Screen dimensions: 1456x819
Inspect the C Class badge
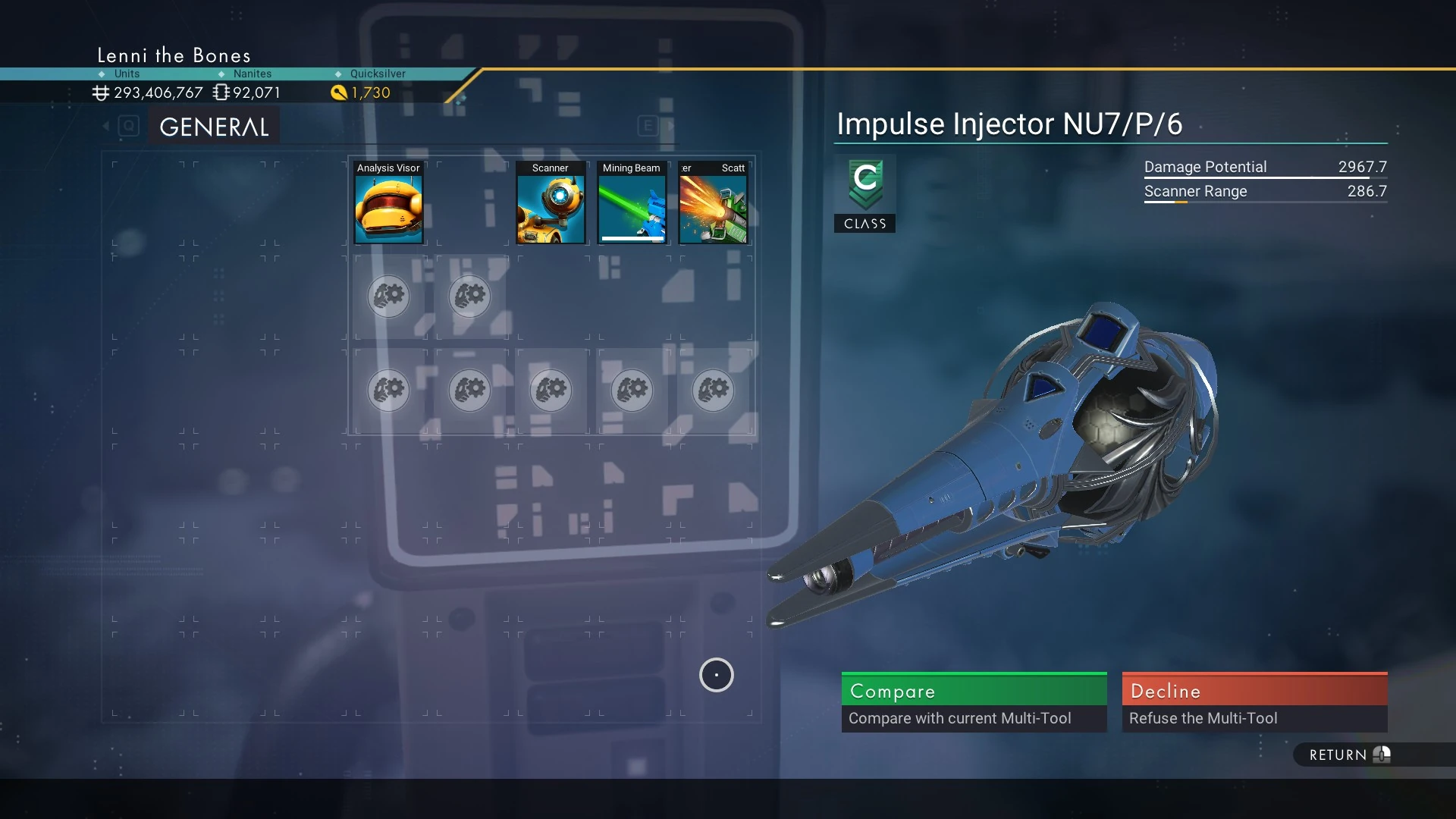[864, 193]
